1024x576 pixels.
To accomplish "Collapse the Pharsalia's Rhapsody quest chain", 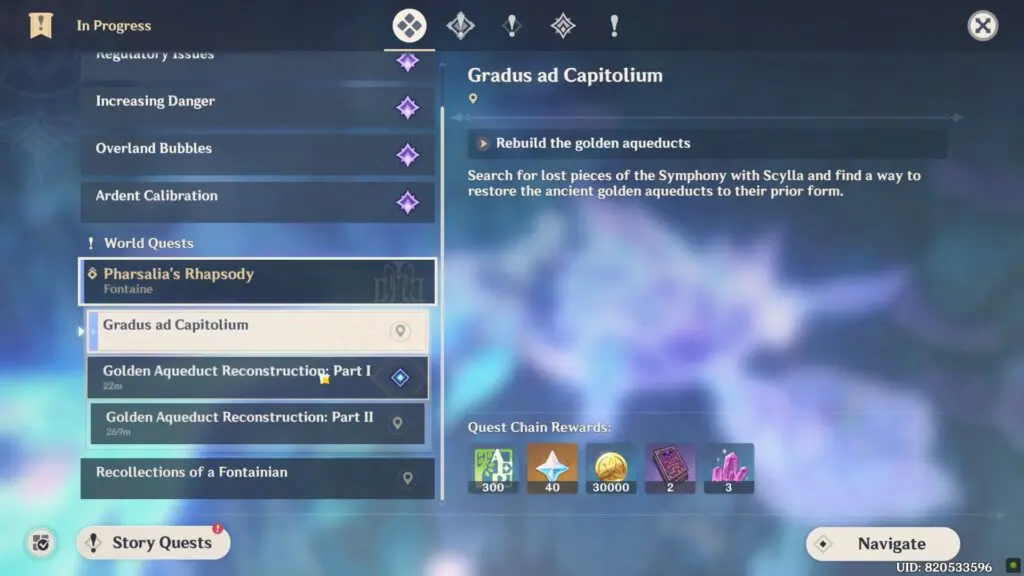I will click(257, 281).
